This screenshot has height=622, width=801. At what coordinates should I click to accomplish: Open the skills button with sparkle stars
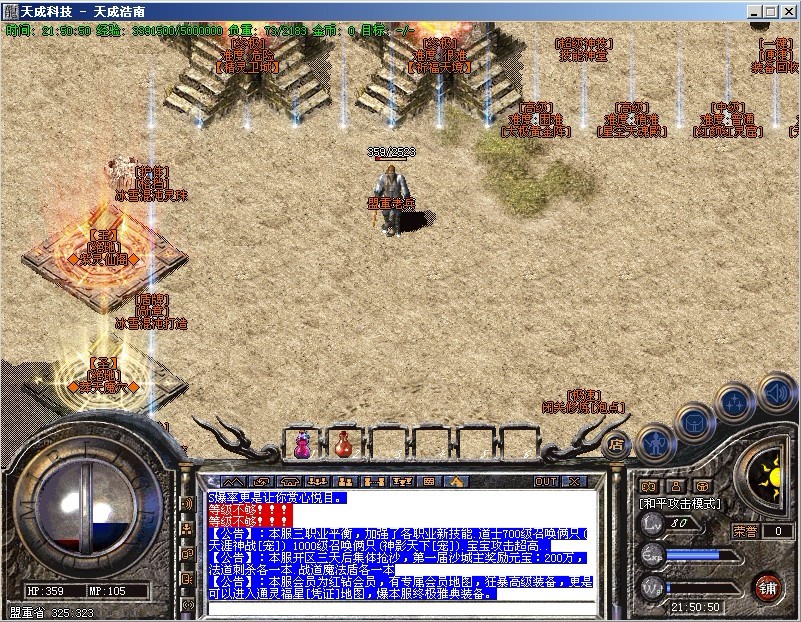point(734,404)
